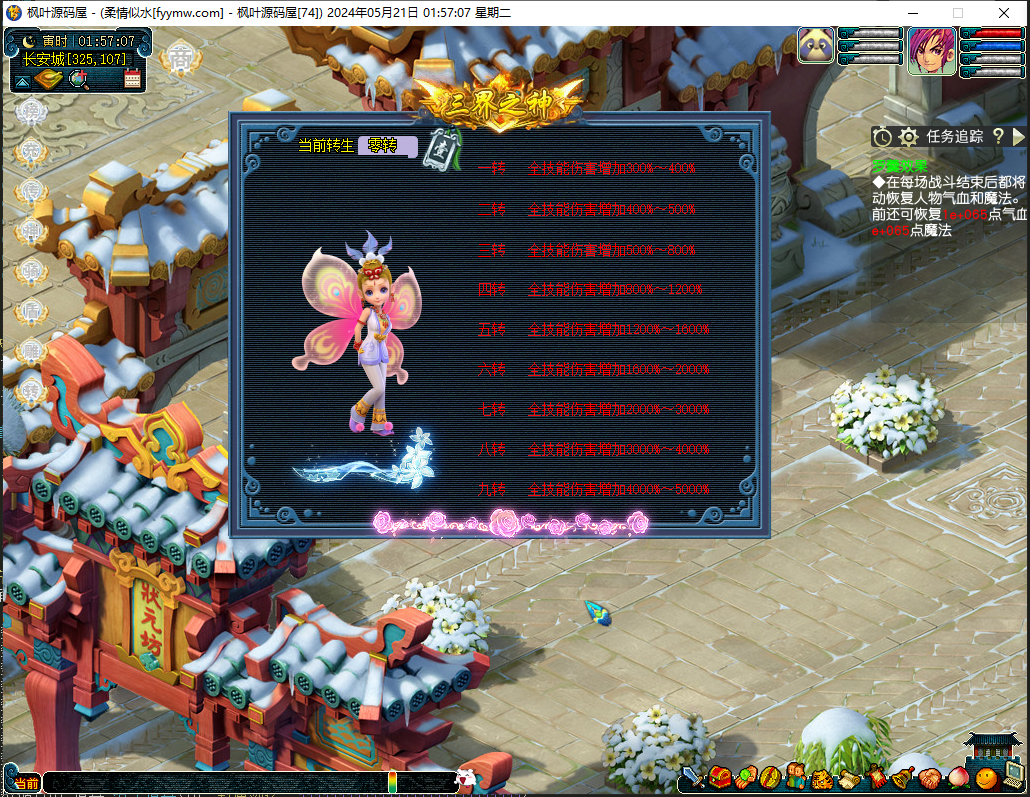Open the computer system settings icon
The height and width of the screenshot is (797, 1030).
pyautogui.click(x=1014, y=777)
